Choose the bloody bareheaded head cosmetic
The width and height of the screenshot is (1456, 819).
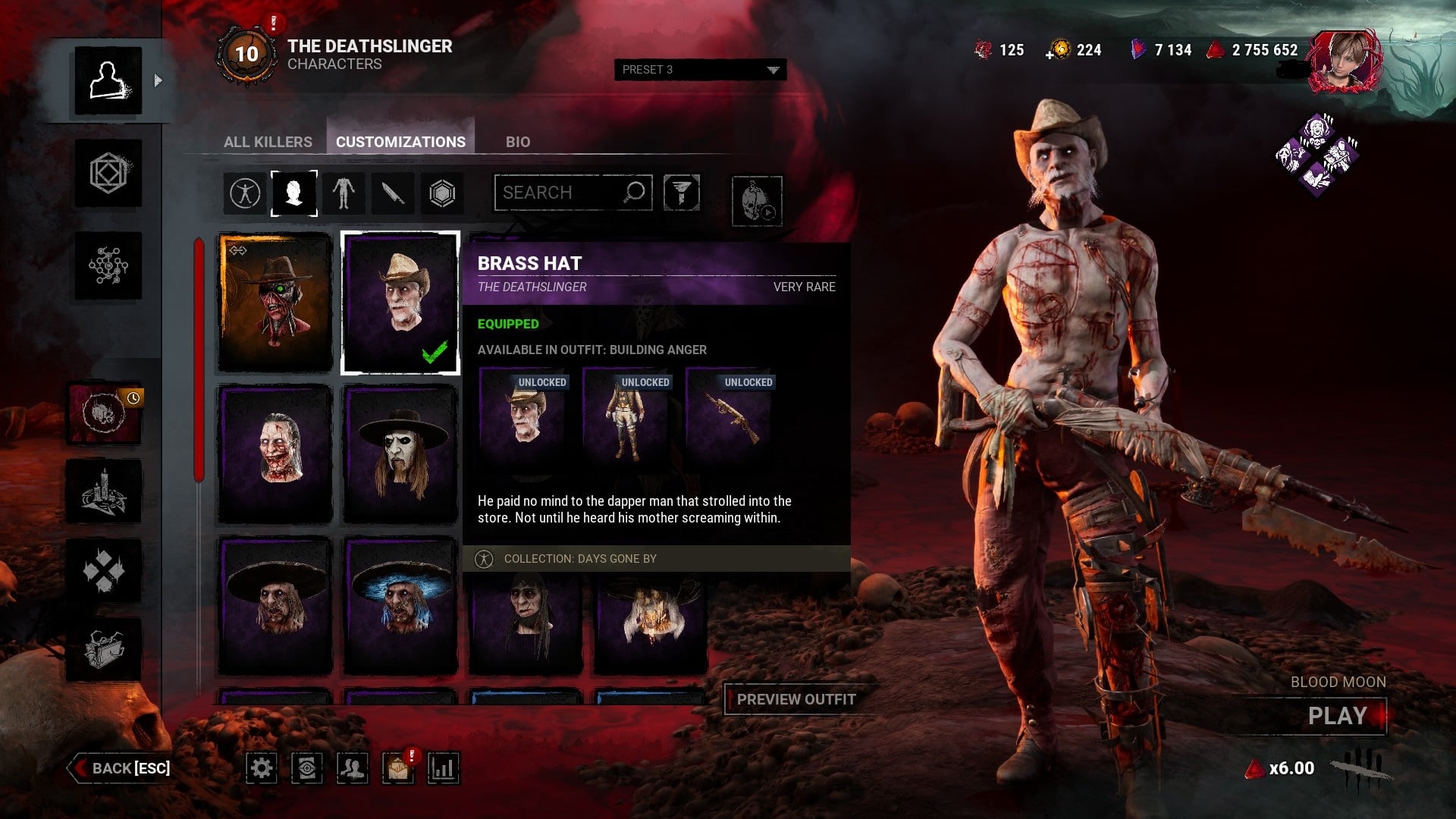(275, 453)
